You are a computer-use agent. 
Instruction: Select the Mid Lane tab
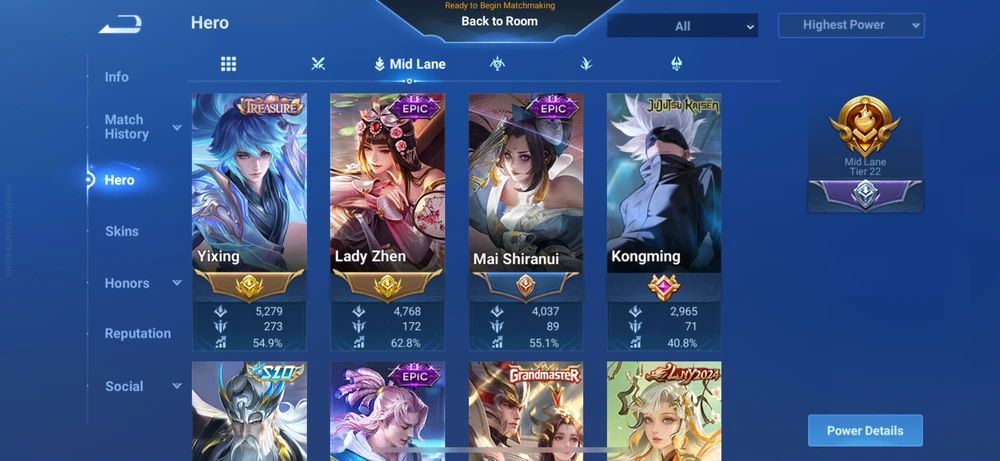(x=410, y=64)
